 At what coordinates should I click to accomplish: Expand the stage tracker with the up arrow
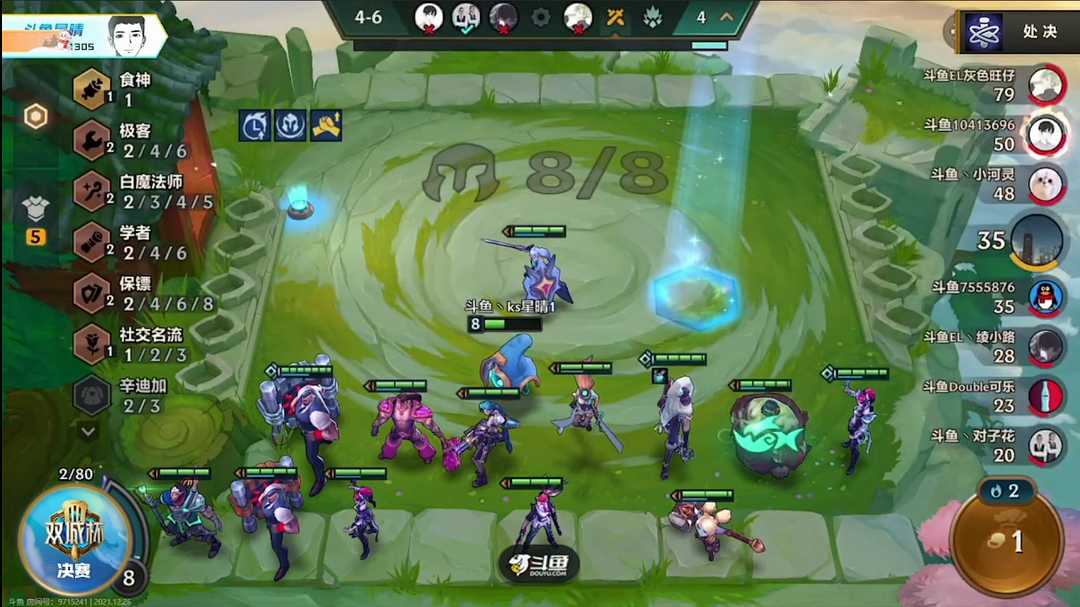click(x=726, y=17)
